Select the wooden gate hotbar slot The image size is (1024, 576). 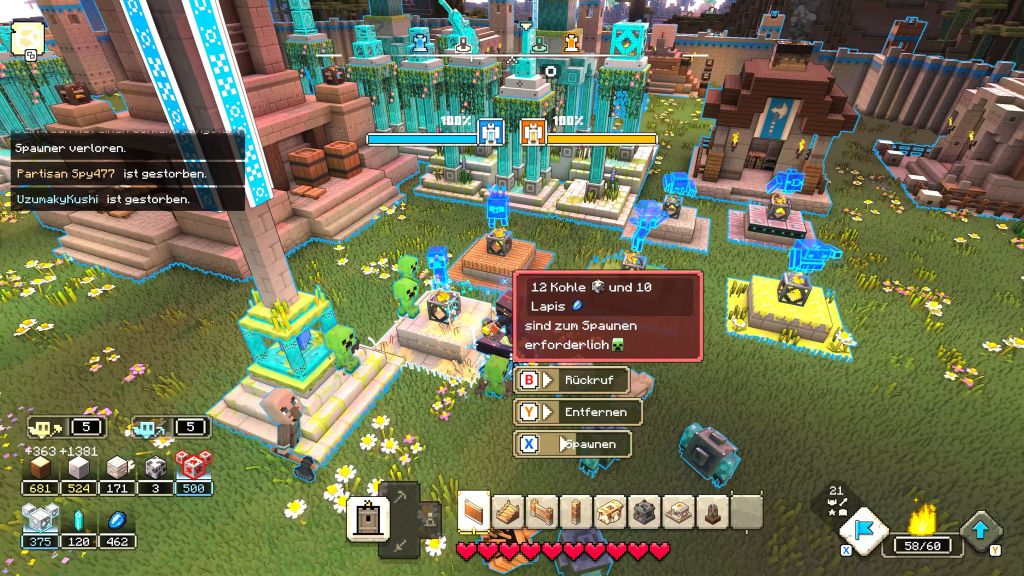click(x=542, y=512)
